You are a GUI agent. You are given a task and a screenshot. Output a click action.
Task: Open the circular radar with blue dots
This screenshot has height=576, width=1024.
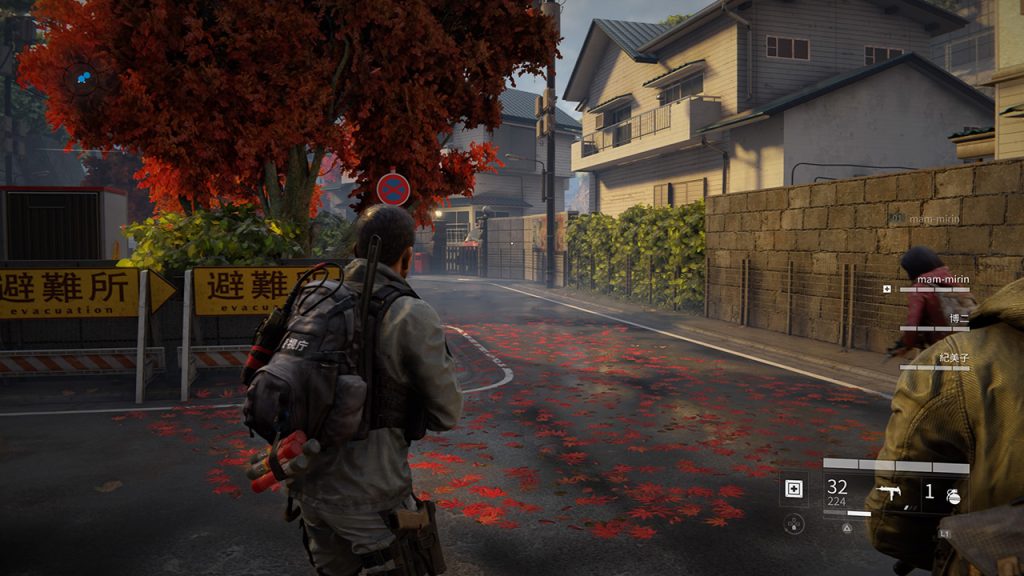pyautogui.click(x=82, y=76)
